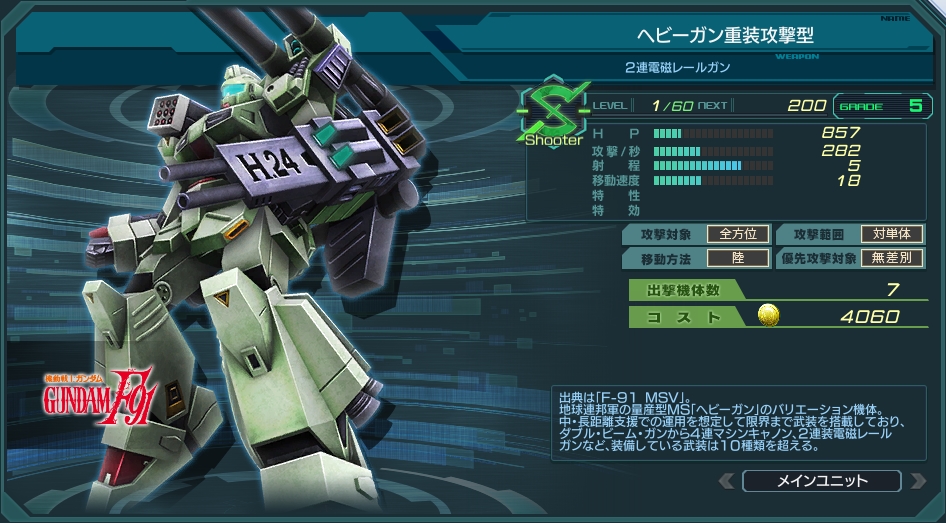Screen dimensions: 946x523
Task: Go to the next unit with the right arrow
Action: [916, 481]
